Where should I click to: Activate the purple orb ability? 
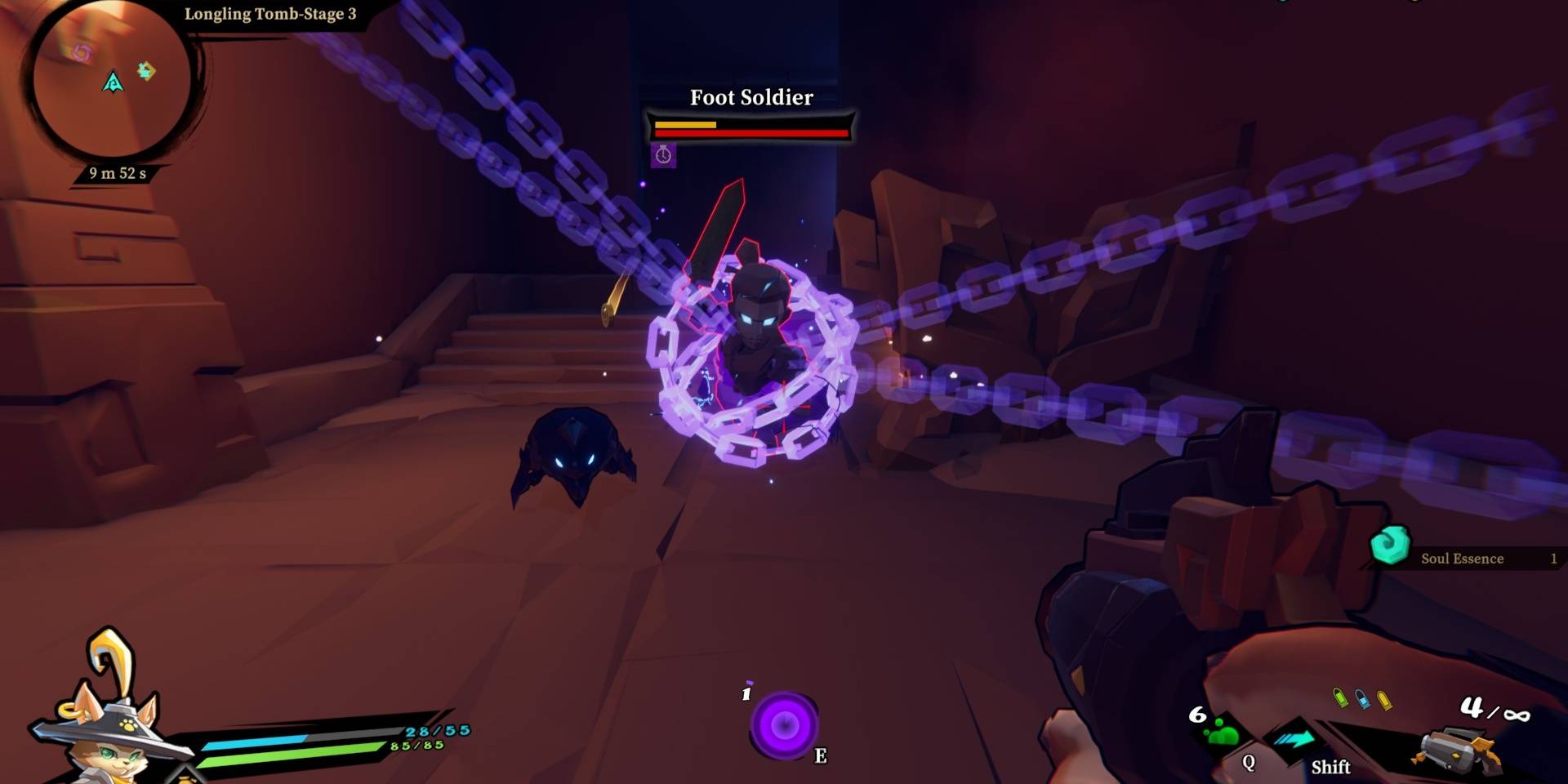tap(784, 724)
